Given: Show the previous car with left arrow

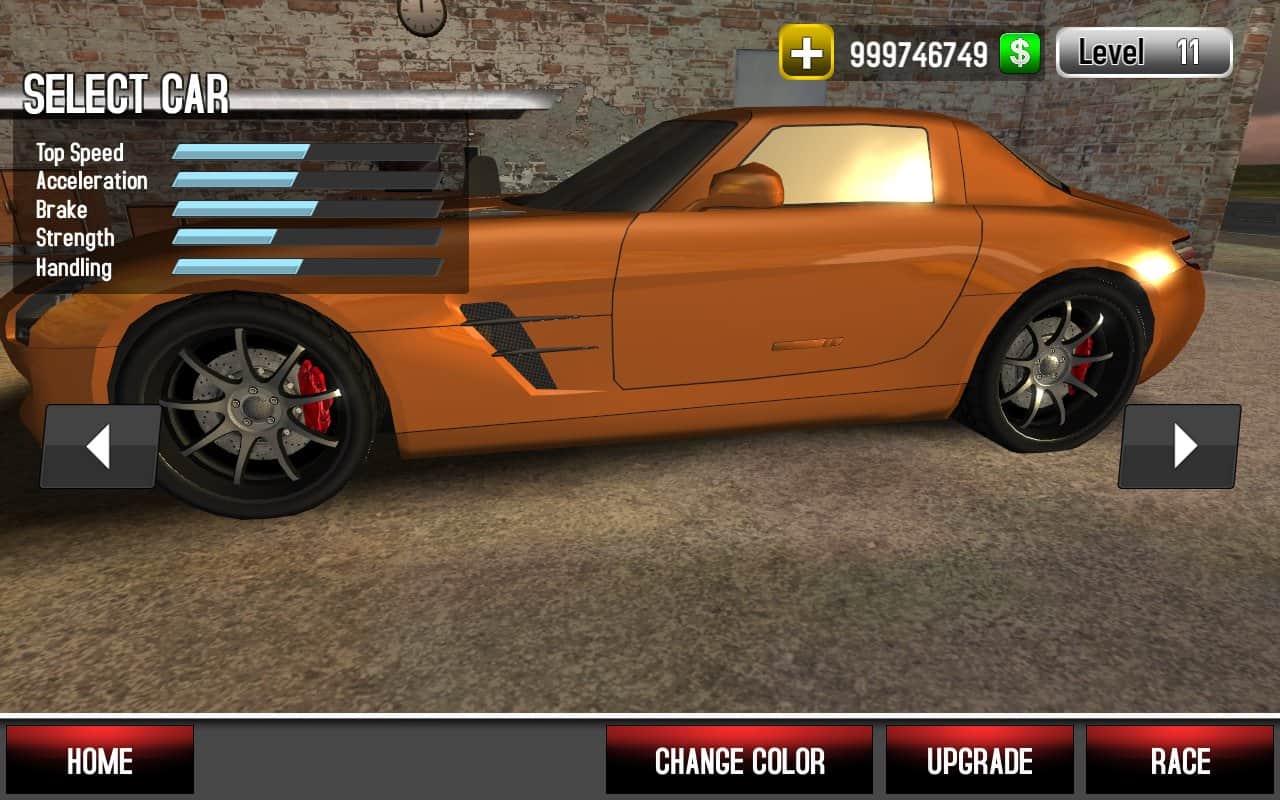Looking at the screenshot, I should [x=99, y=446].
